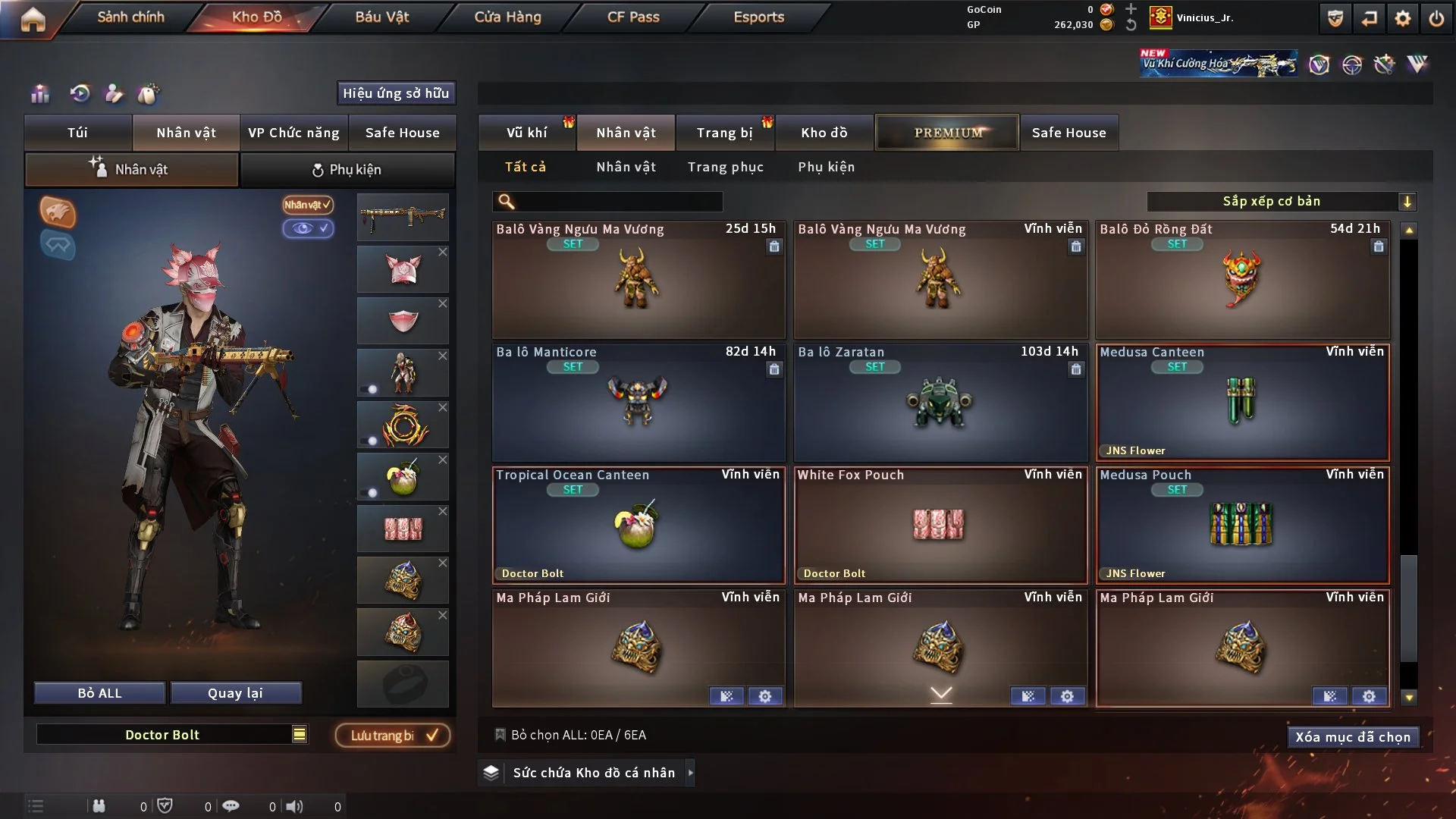The width and height of the screenshot is (1456, 819).
Task: Select the White Fox Pouch item
Action: pos(940,525)
